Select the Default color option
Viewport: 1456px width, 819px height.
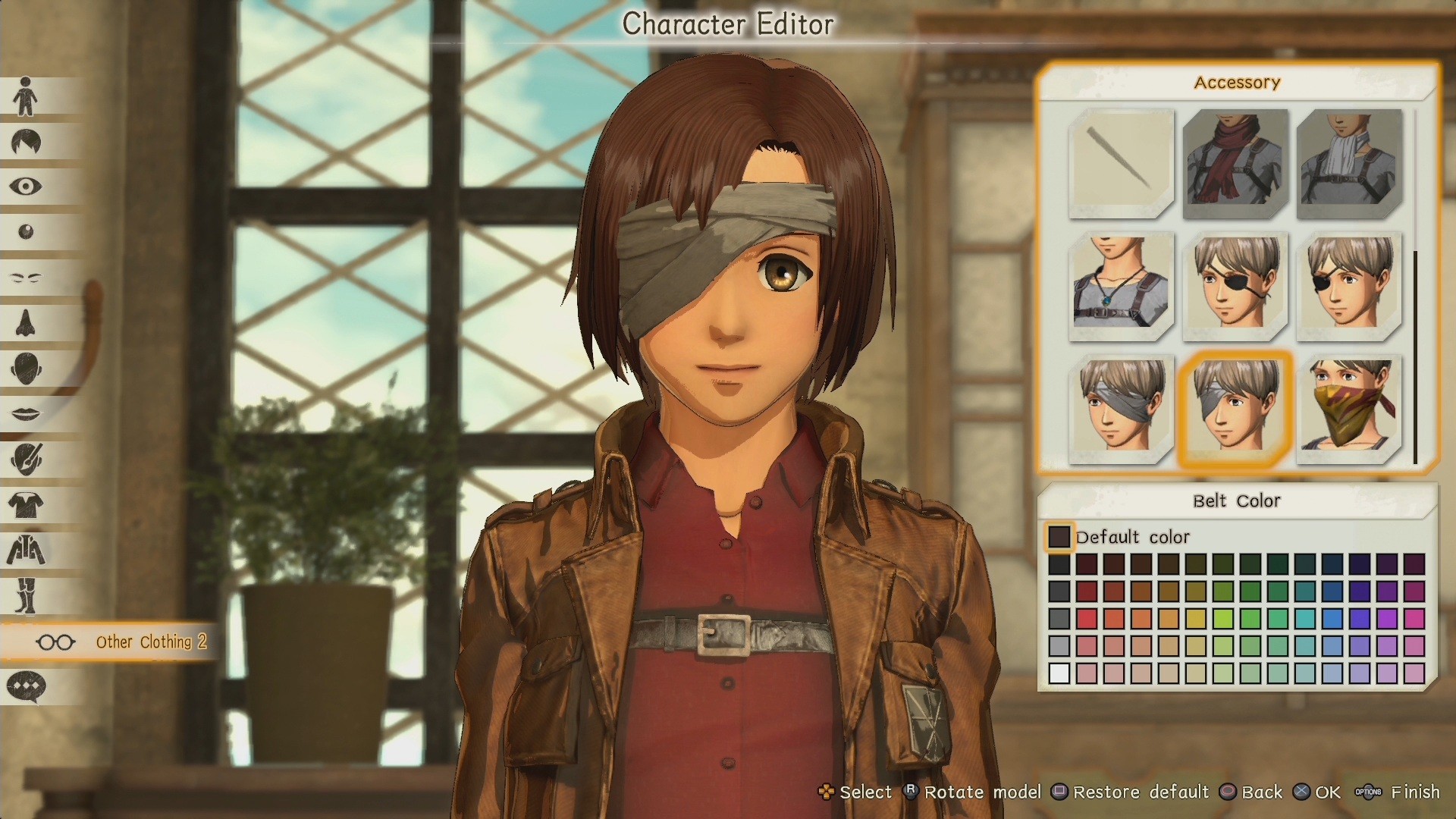coord(1059,537)
